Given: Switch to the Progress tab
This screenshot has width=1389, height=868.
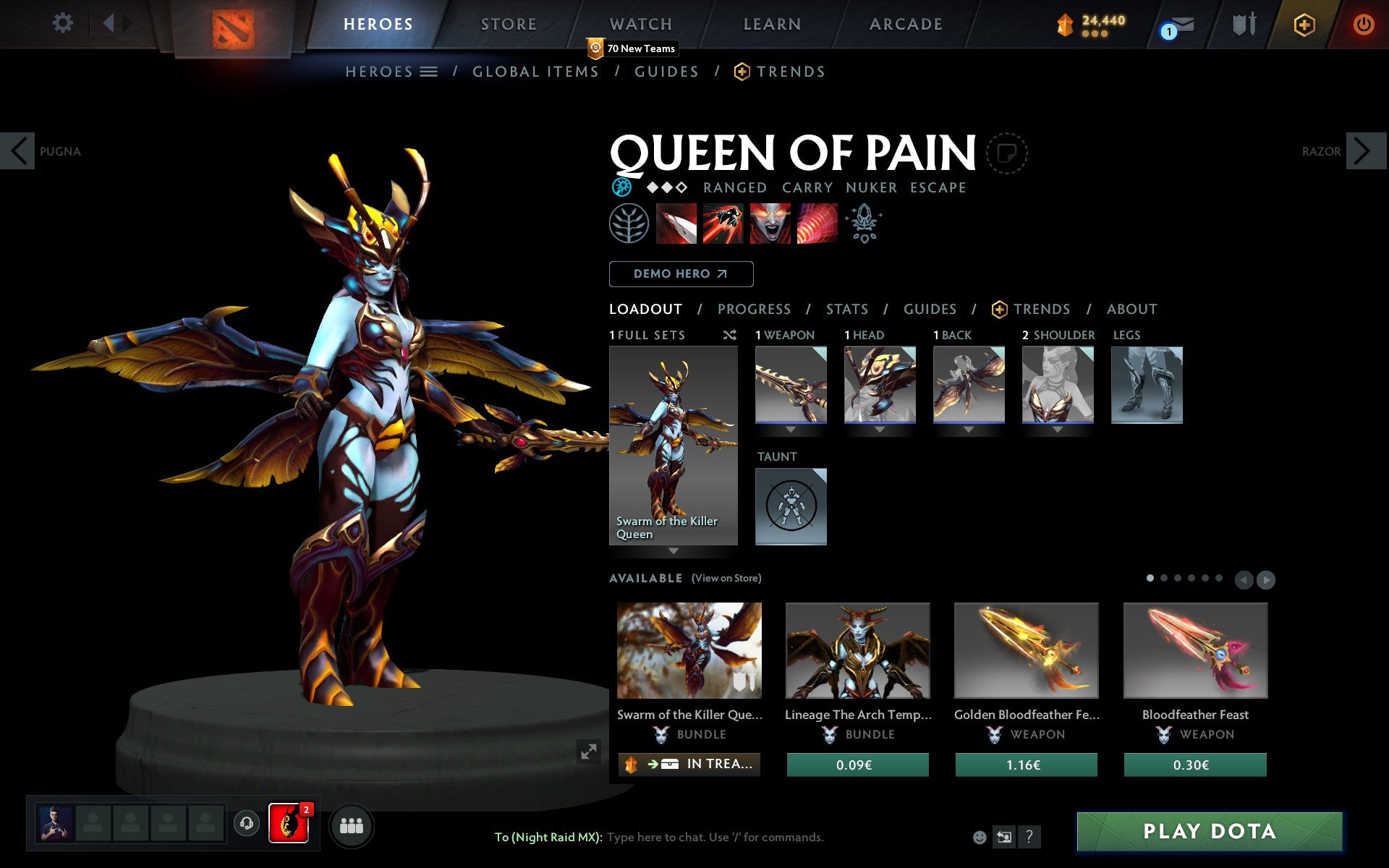Looking at the screenshot, I should [x=754, y=309].
